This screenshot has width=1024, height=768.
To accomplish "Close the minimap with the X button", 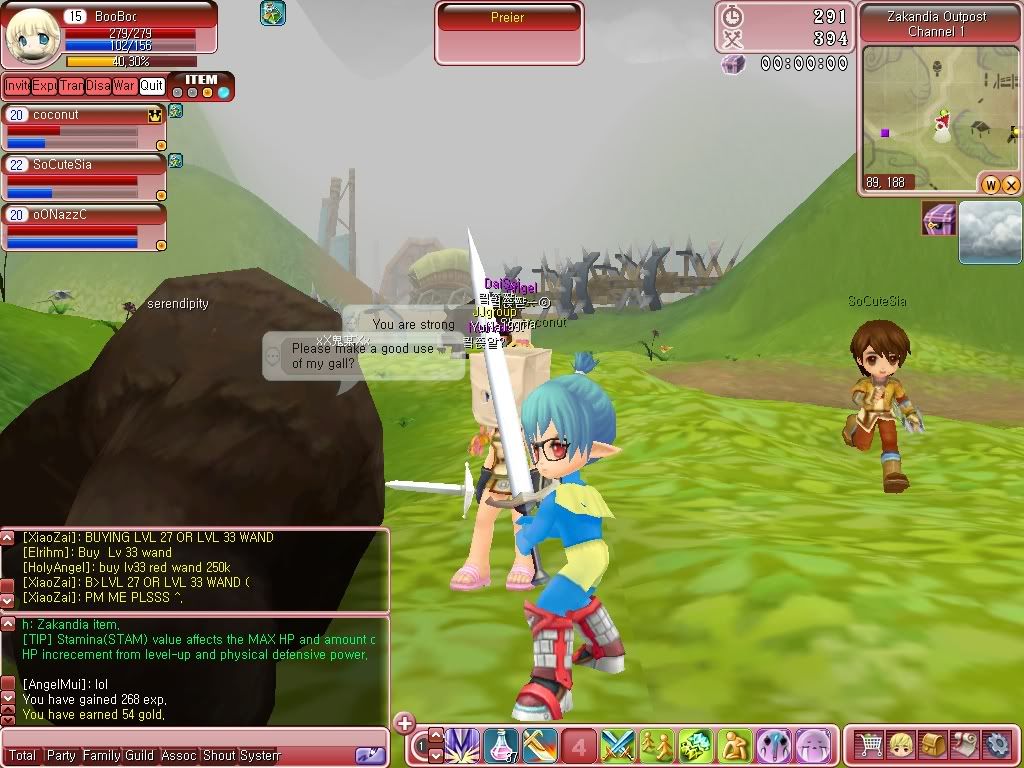I will 1010,184.
